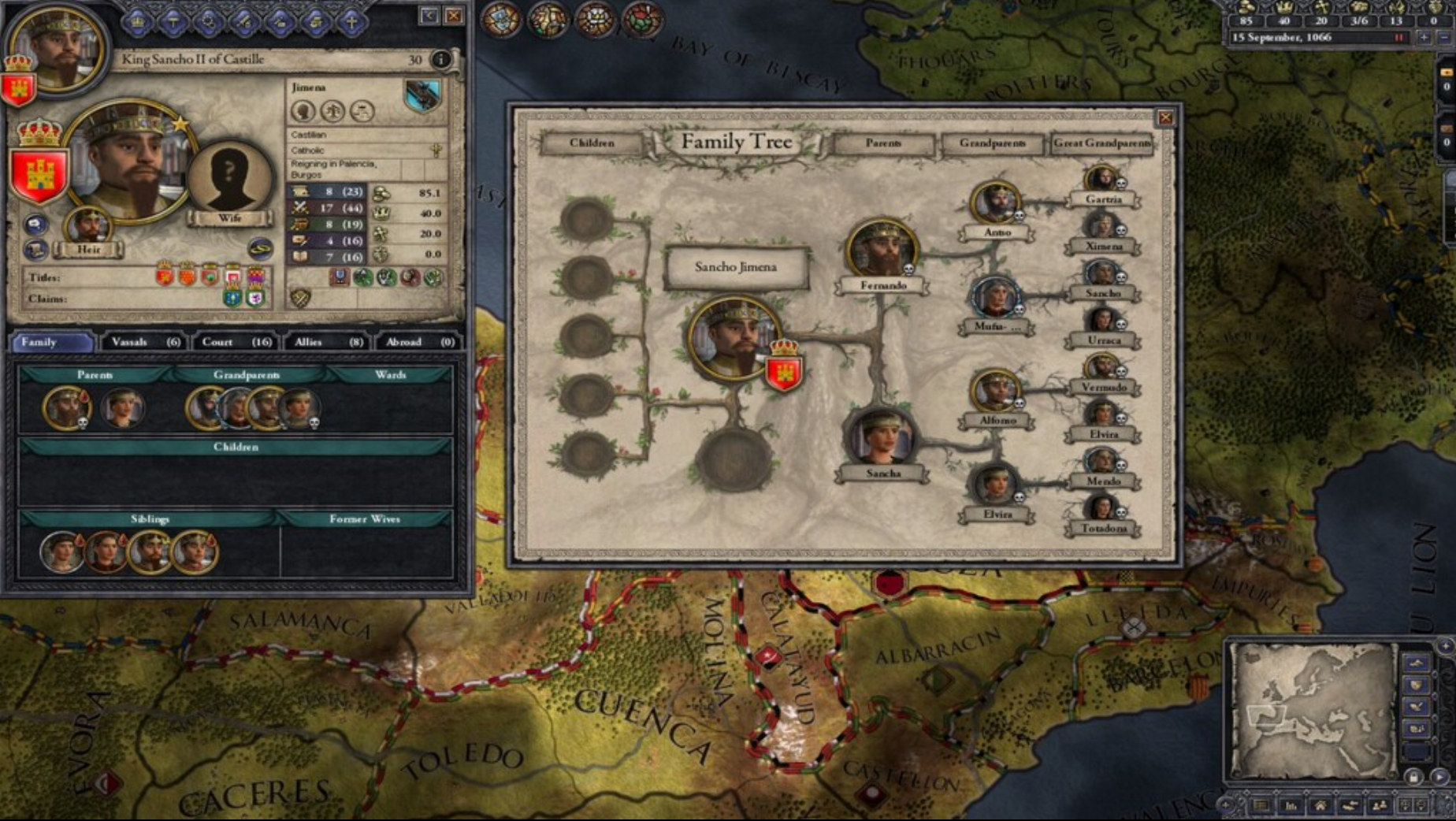The image size is (1456, 821).
Task: Expand the chevron above the ledger icon
Action: [x=1246, y=793]
